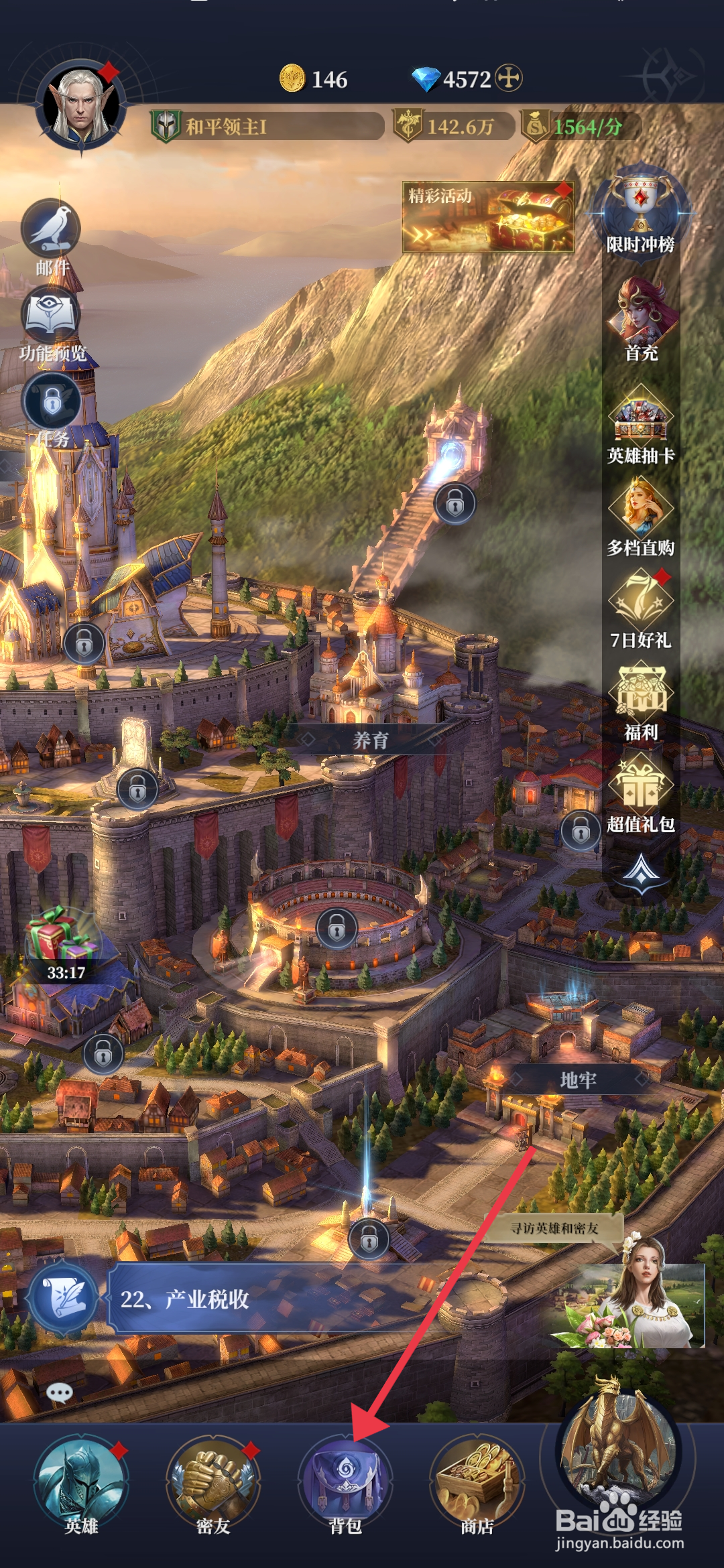The height and width of the screenshot is (1568, 724).
Task: Open the 英雄 heroes menu
Action: coord(81,1481)
